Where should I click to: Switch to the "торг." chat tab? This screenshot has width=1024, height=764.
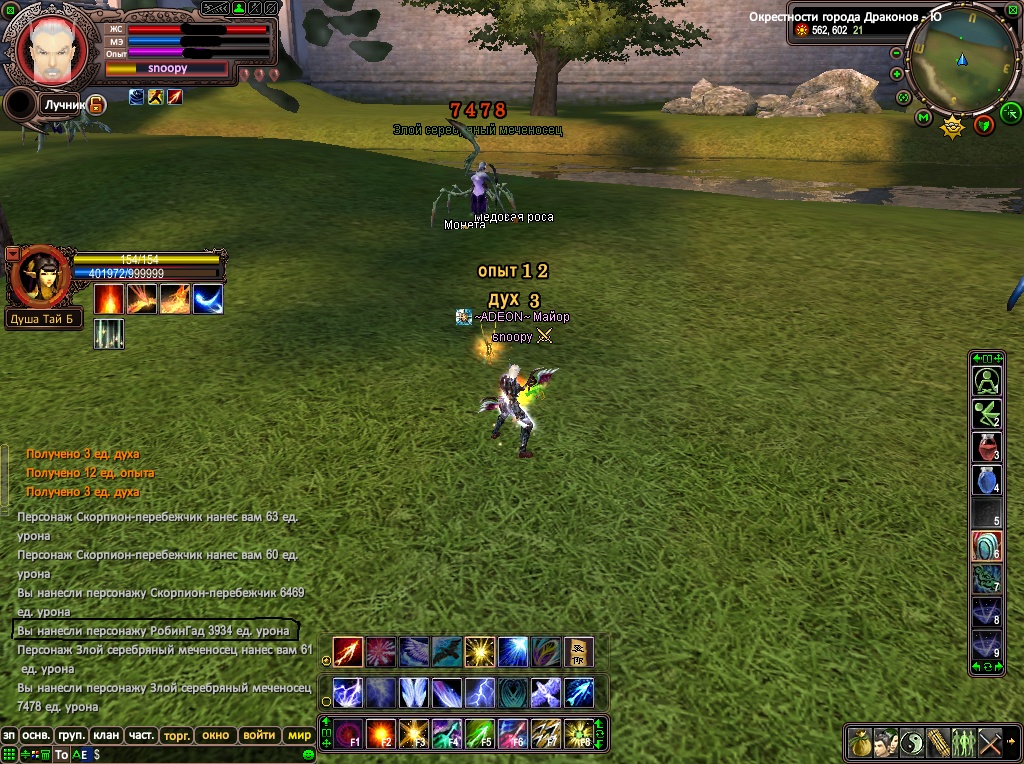177,735
